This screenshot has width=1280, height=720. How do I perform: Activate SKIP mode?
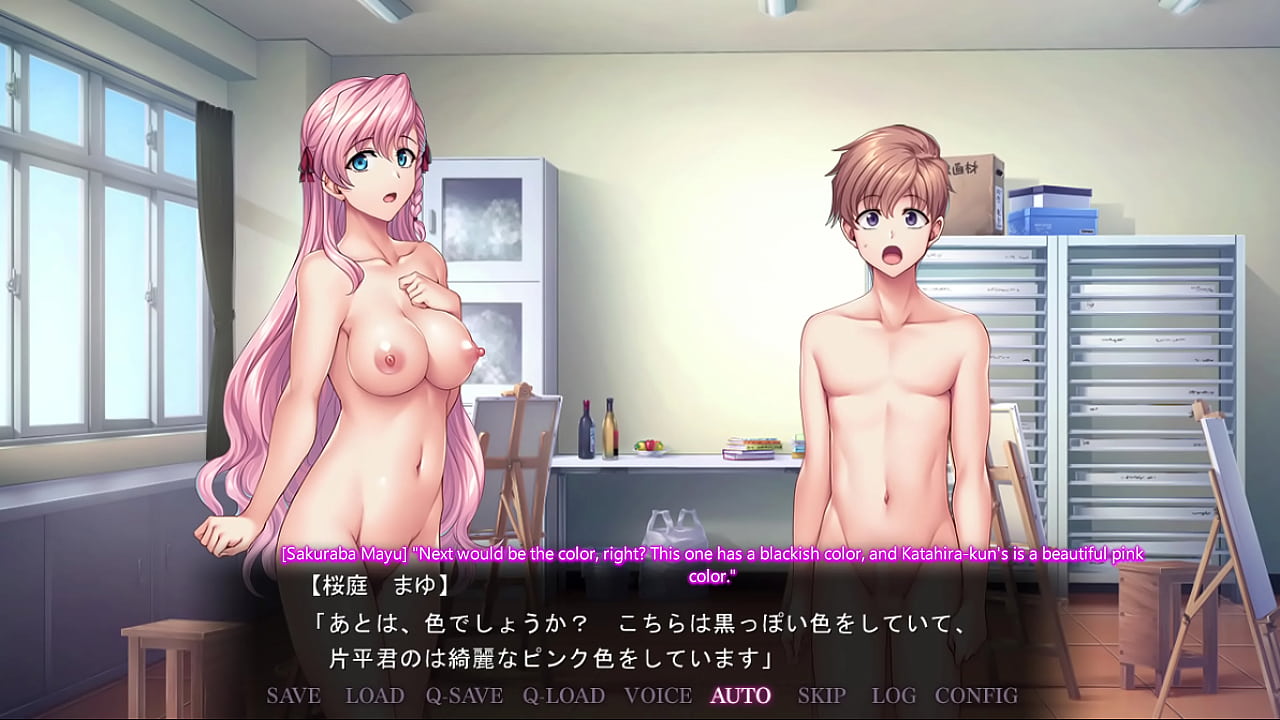click(821, 695)
